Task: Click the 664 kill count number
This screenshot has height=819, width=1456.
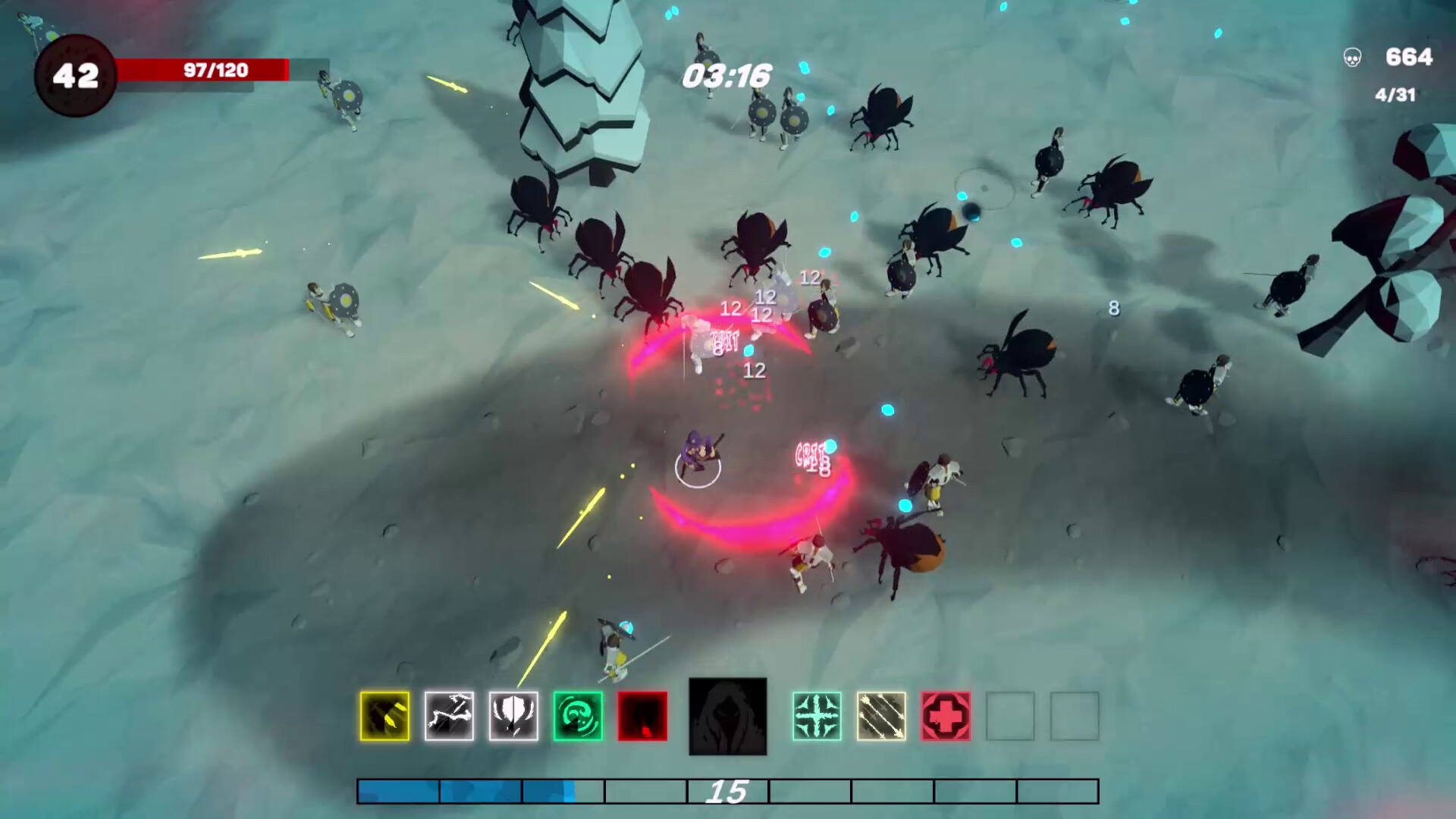Action: tap(1410, 56)
